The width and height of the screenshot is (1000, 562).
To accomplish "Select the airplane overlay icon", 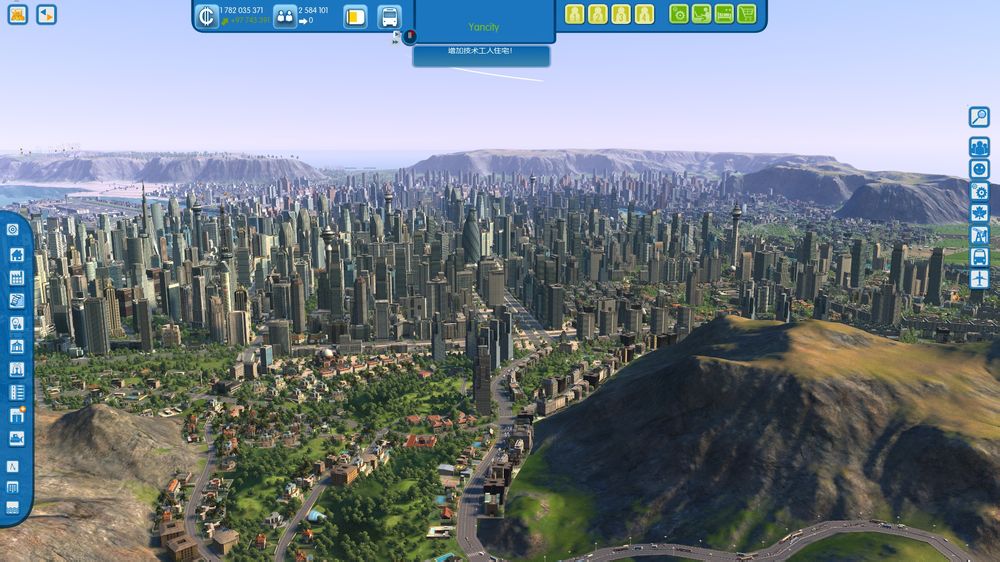I will pos(979,279).
